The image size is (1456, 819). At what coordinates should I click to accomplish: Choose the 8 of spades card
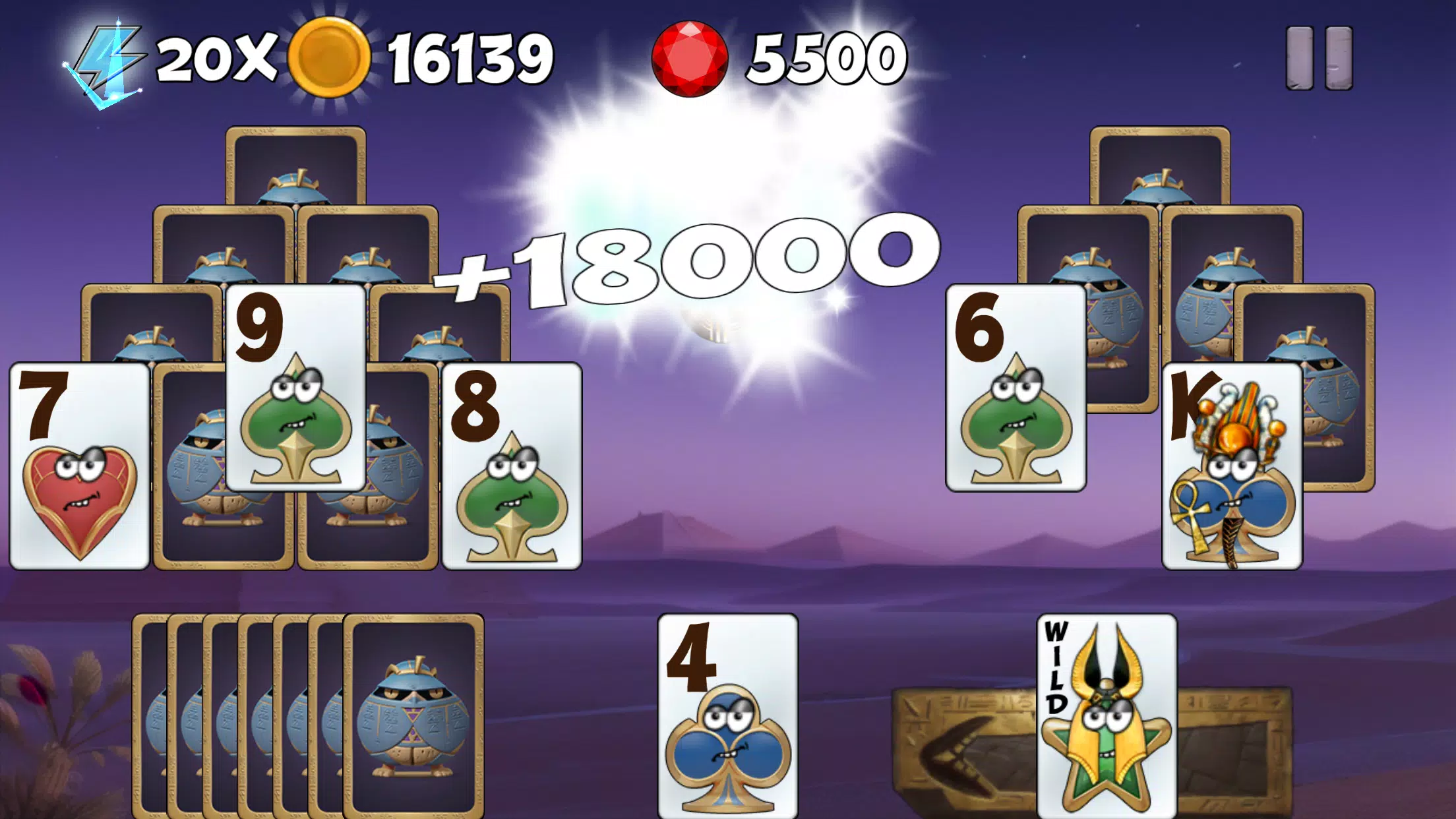[512, 466]
